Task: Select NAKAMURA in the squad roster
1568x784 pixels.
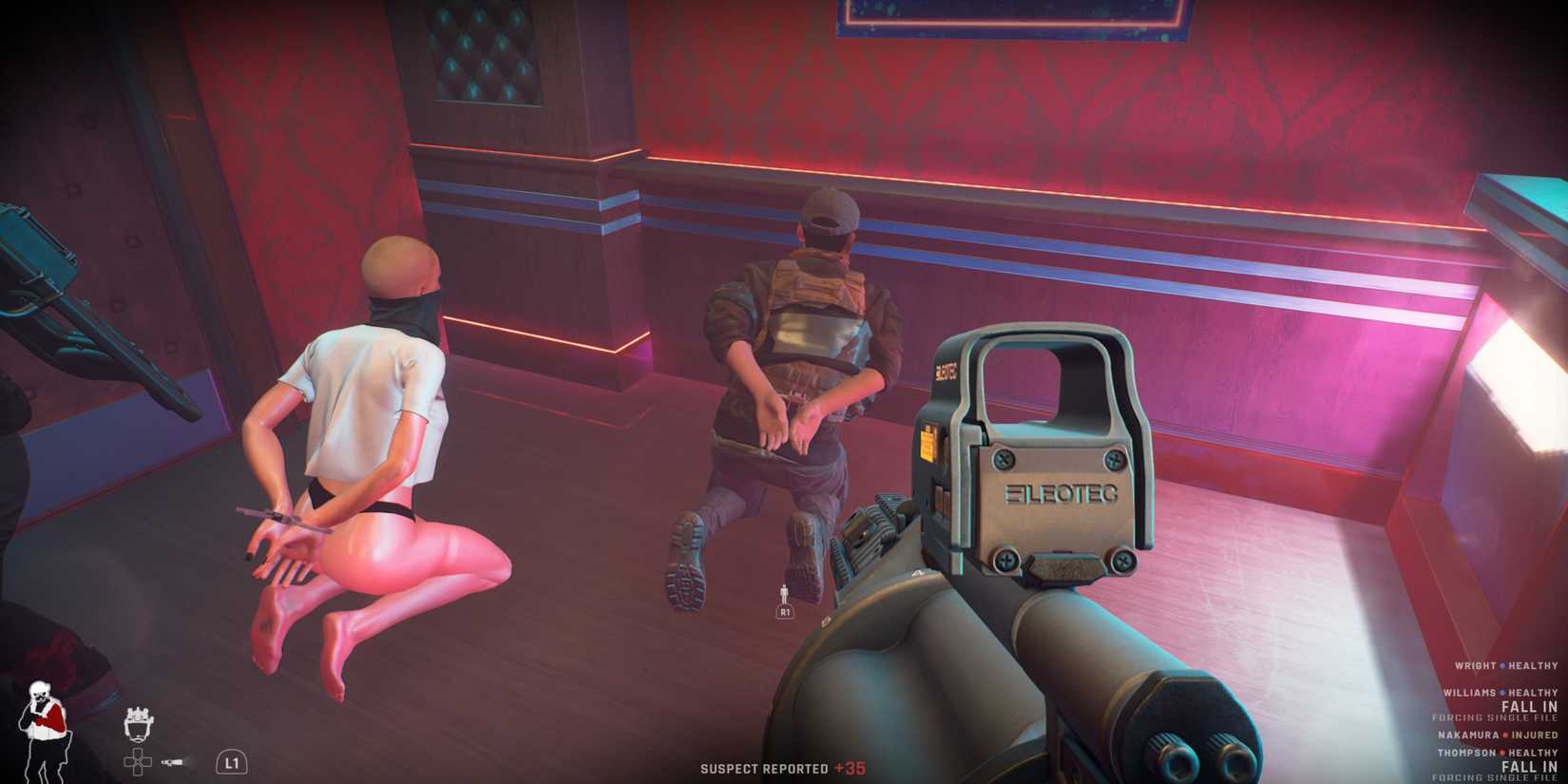Action: (1468, 736)
